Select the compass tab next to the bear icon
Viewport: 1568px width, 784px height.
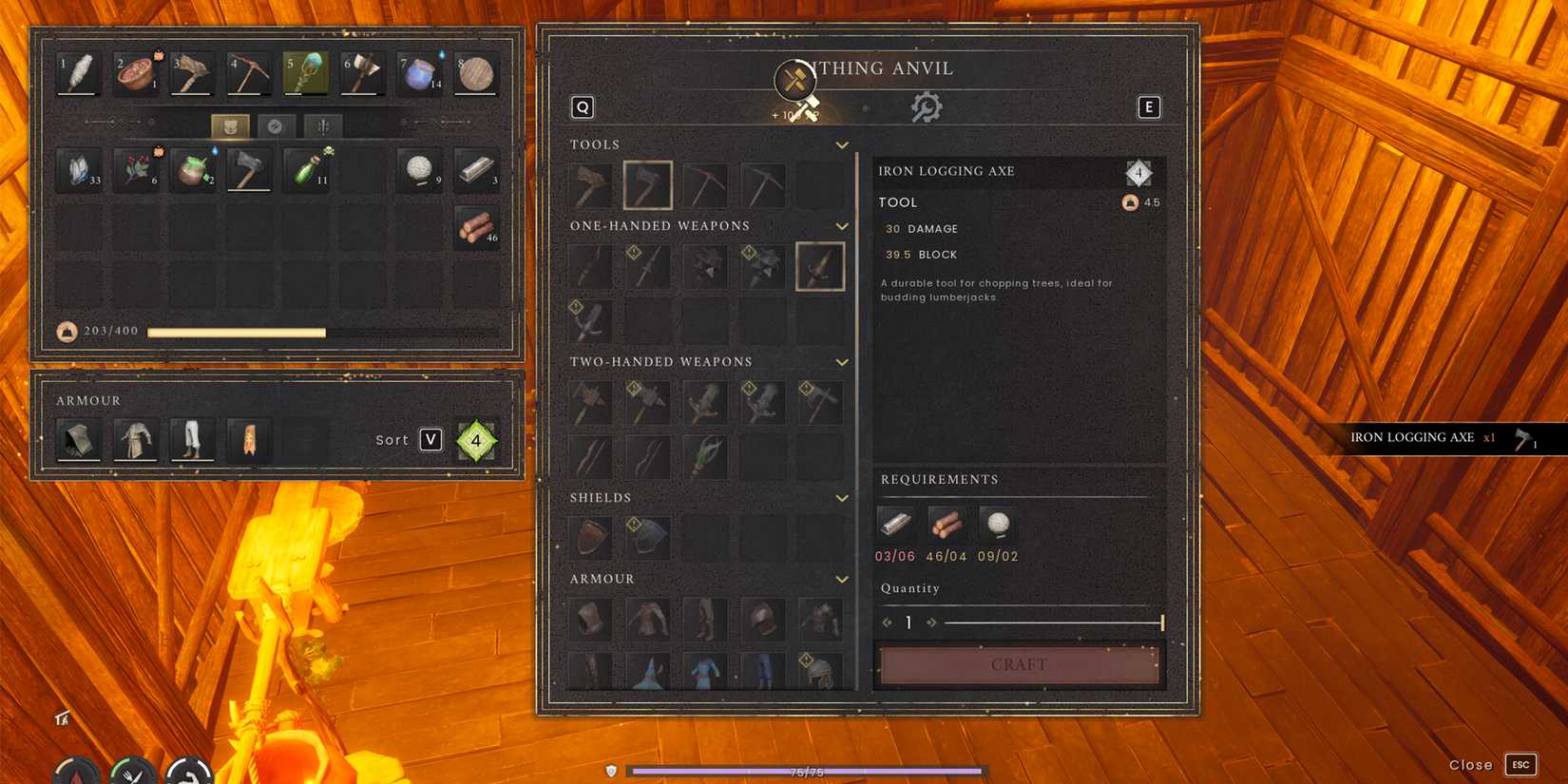(277, 125)
